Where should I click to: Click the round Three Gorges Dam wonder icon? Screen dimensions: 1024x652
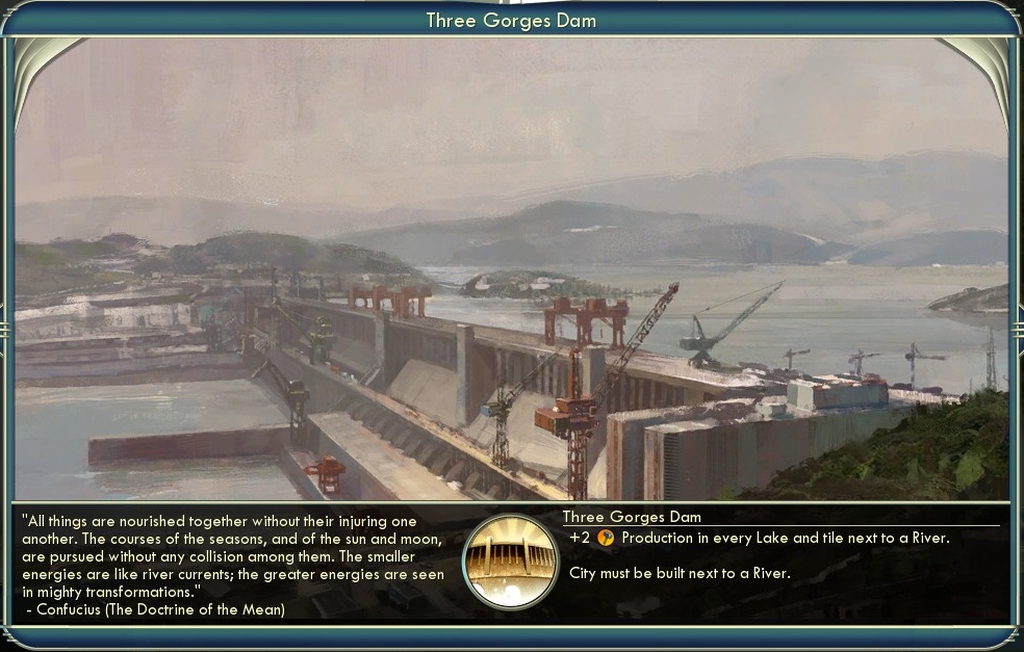coord(510,561)
